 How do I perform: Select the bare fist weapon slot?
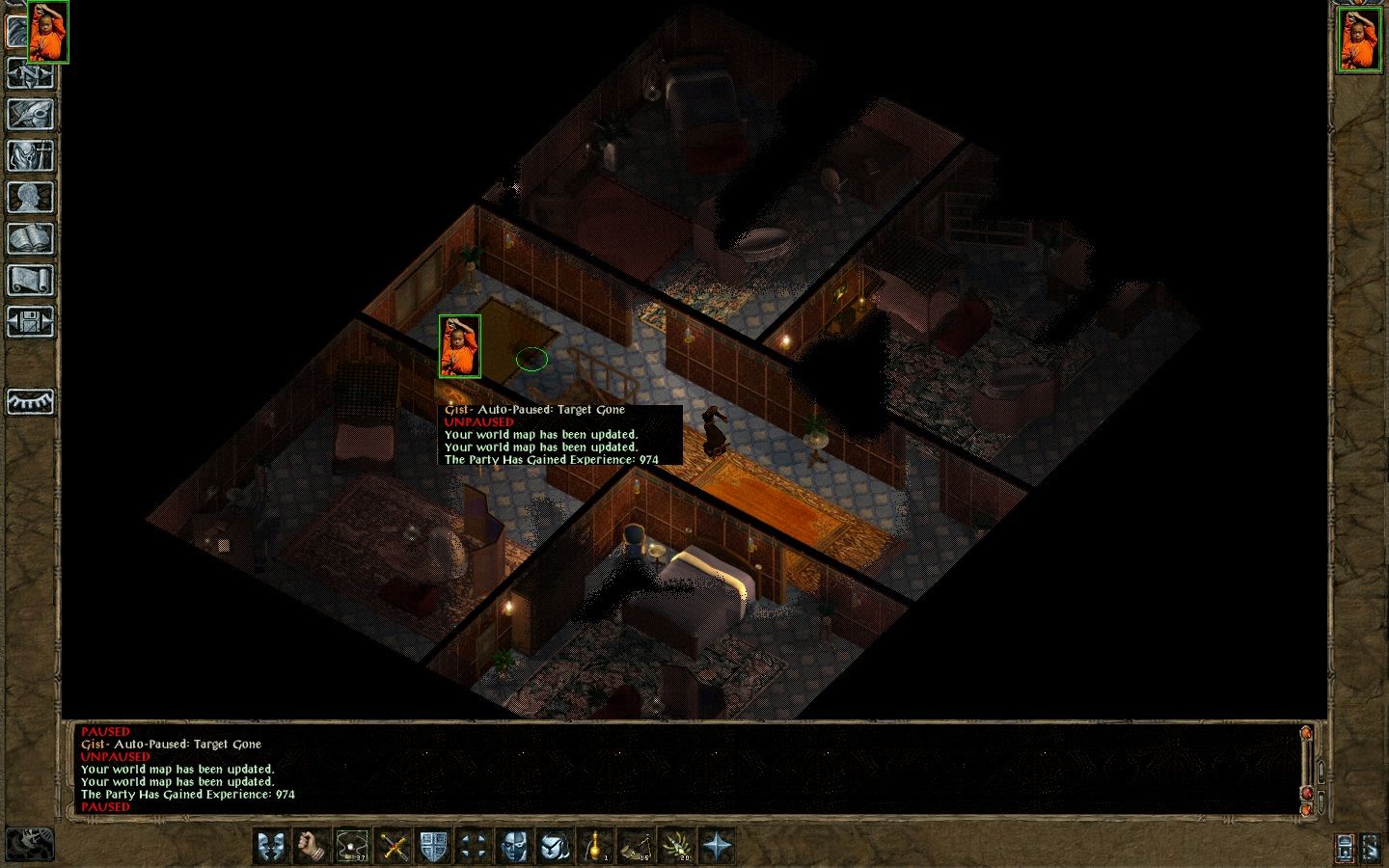click(x=313, y=847)
